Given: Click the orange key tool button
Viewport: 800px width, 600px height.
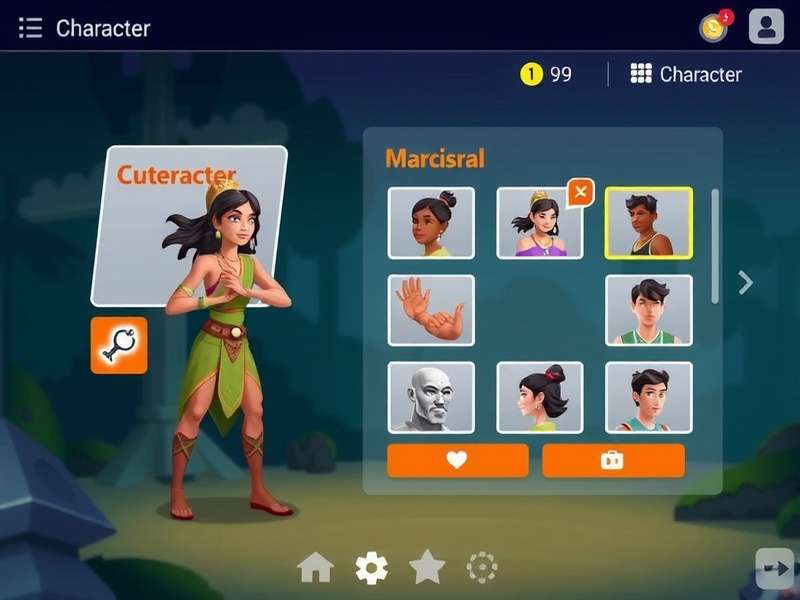Looking at the screenshot, I should (x=119, y=345).
